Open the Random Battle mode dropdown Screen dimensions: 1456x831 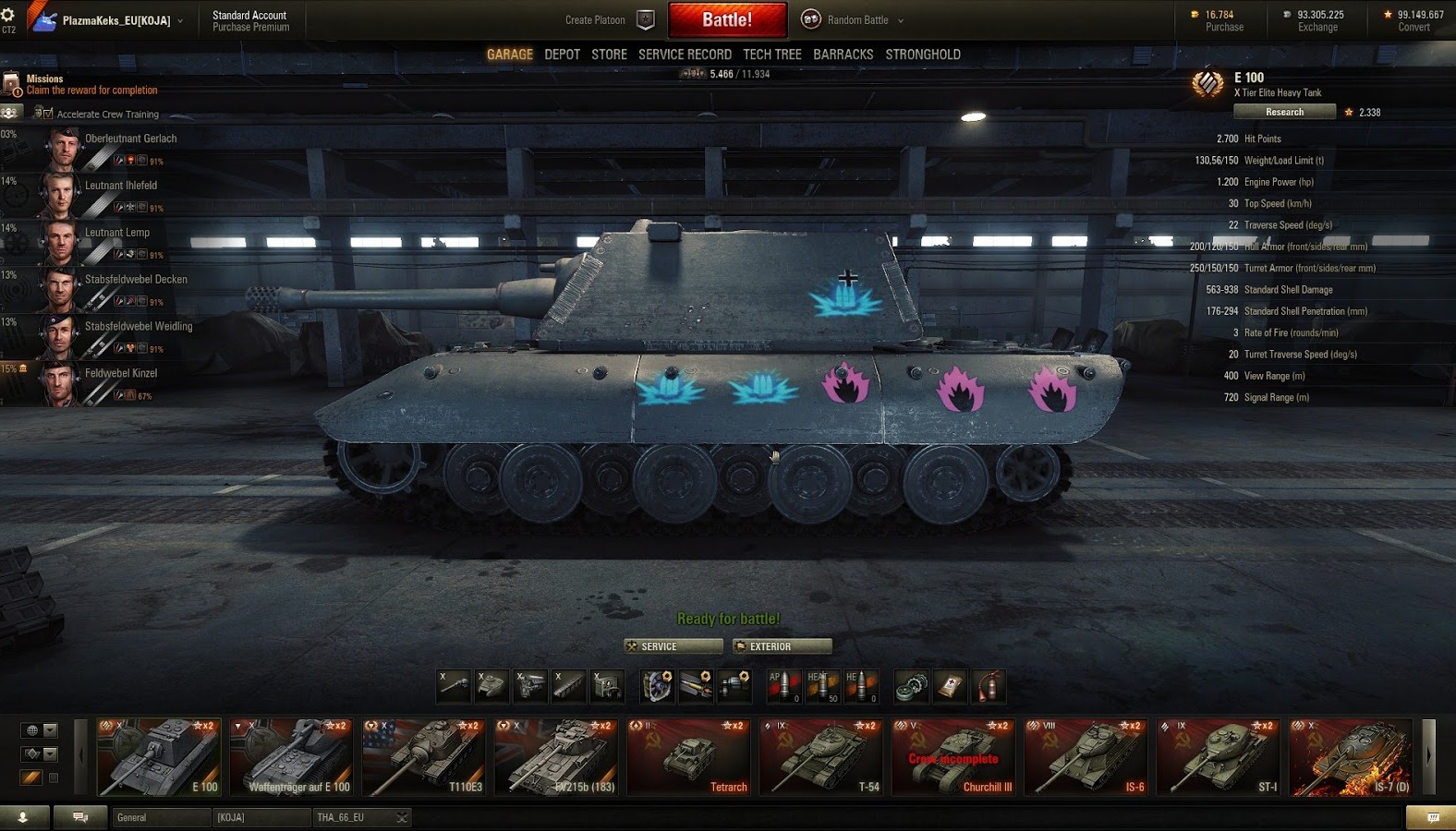pos(852,18)
